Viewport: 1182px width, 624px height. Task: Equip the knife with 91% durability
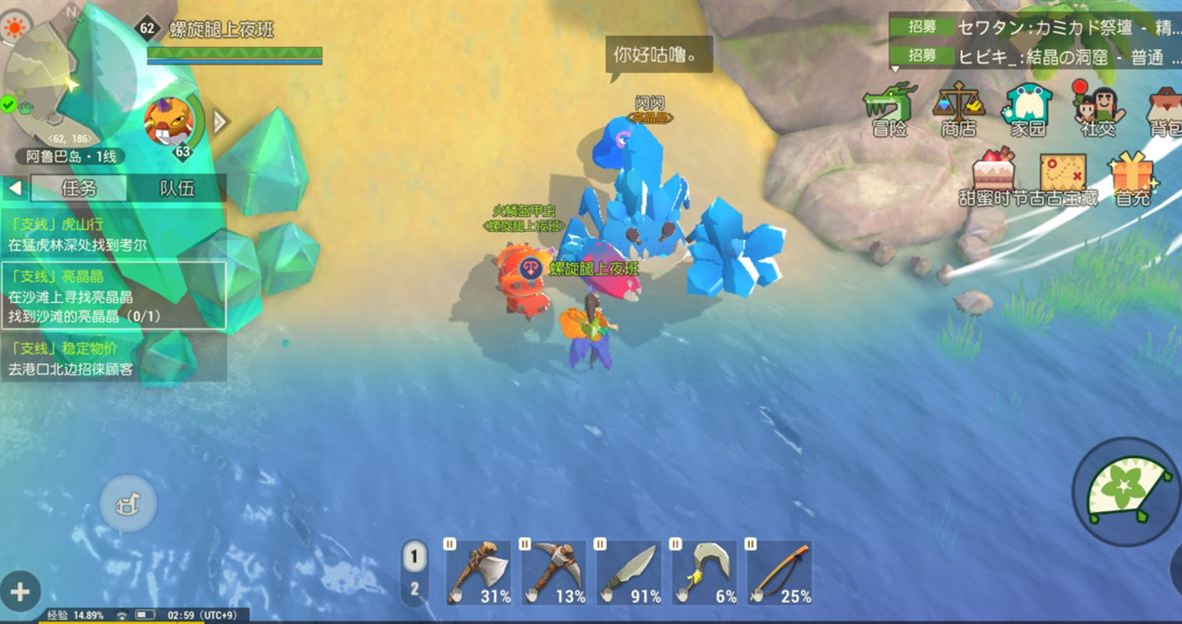629,573
